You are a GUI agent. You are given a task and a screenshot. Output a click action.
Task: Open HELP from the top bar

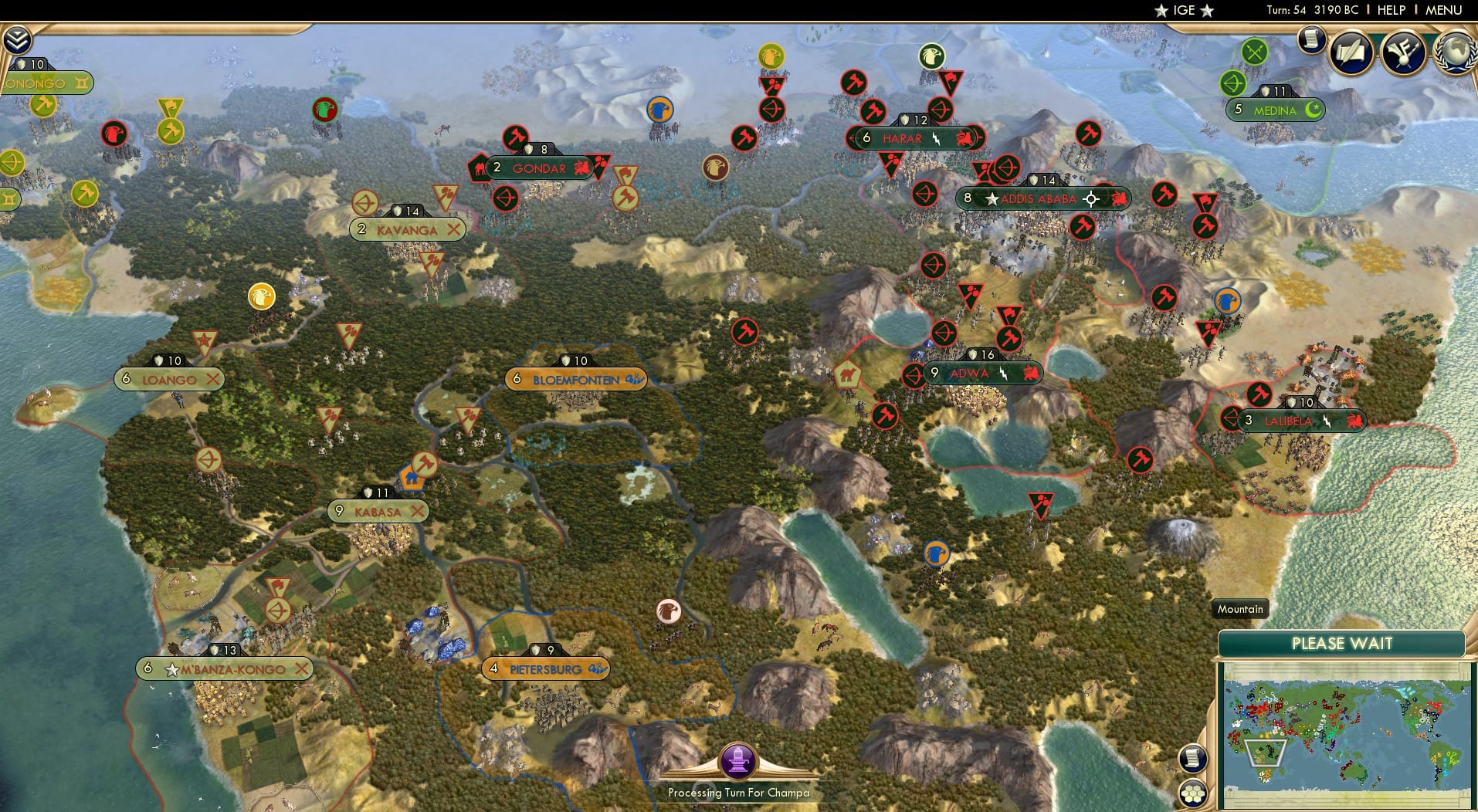pos(1392,11)
